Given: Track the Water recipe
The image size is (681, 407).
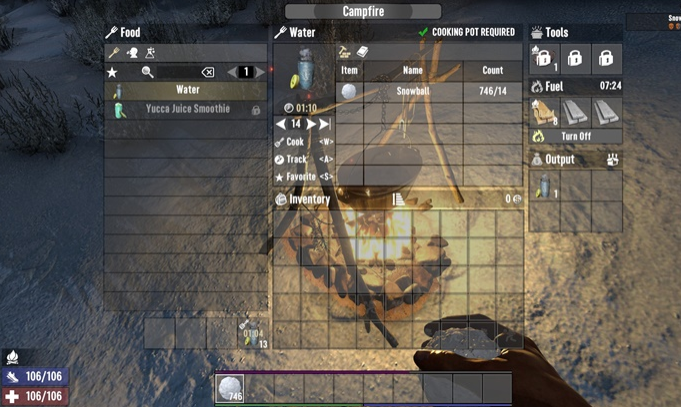Looking at the screenshot, I should tap(296, 159).
